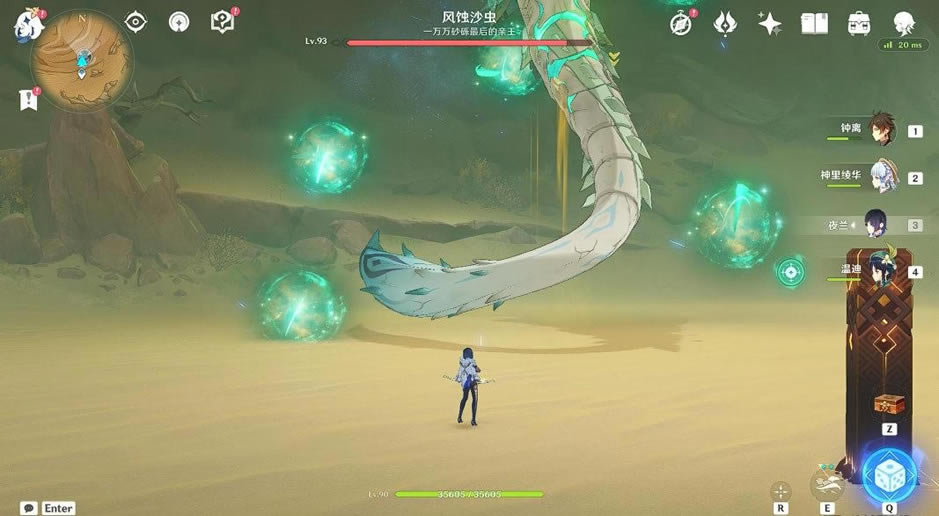Use the treasure chest gadget

pyautogui.click(x=886, y=404)
